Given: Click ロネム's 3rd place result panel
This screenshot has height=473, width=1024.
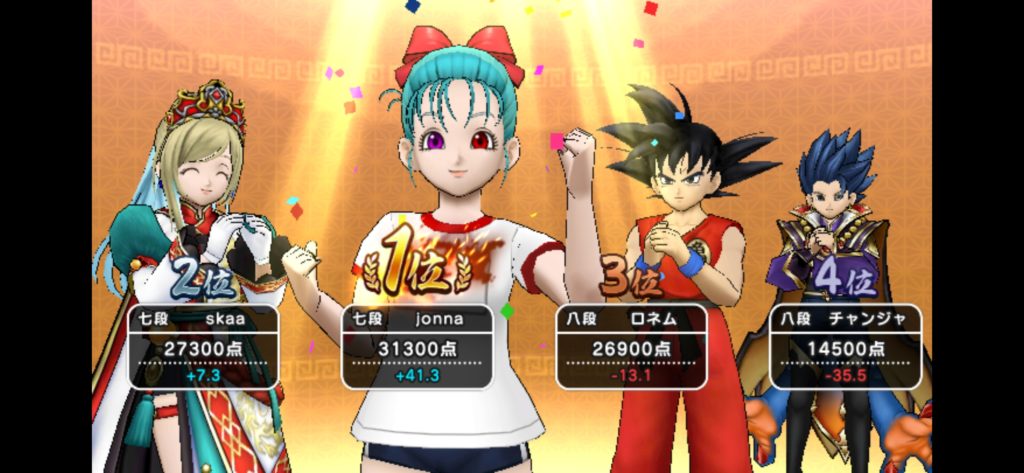Looking at the screenshot, I should (x=631, y=346).
